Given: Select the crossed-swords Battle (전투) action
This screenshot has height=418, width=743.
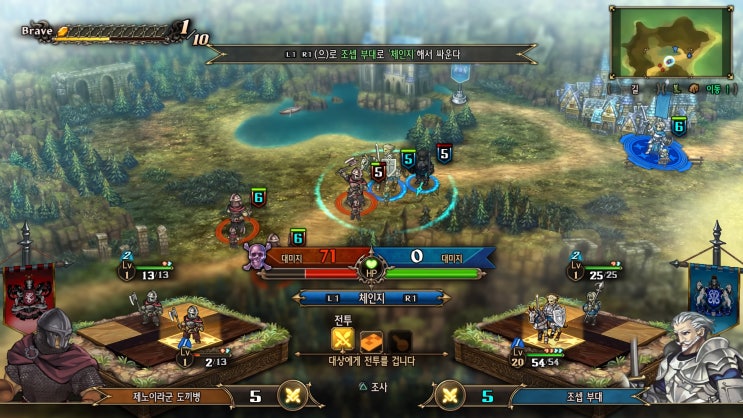Looking at the screenshot, I should click(345, 337).
